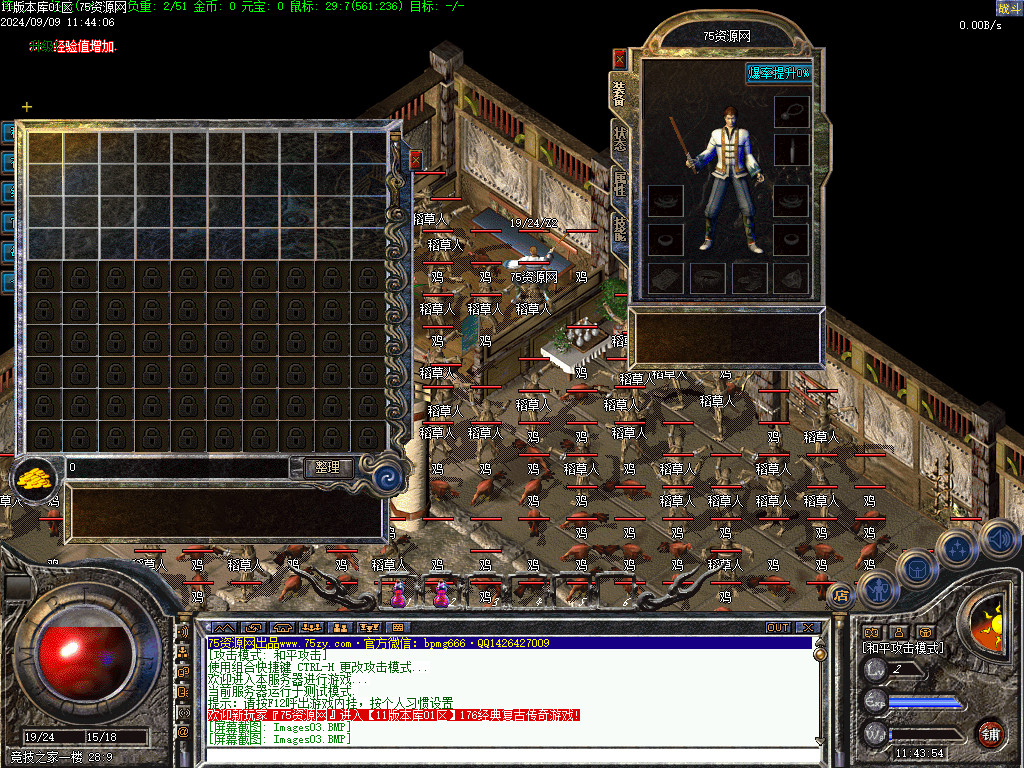Select the 装备 equipment tab
This screenshot has width=1024, height=768.
(620, 93)
